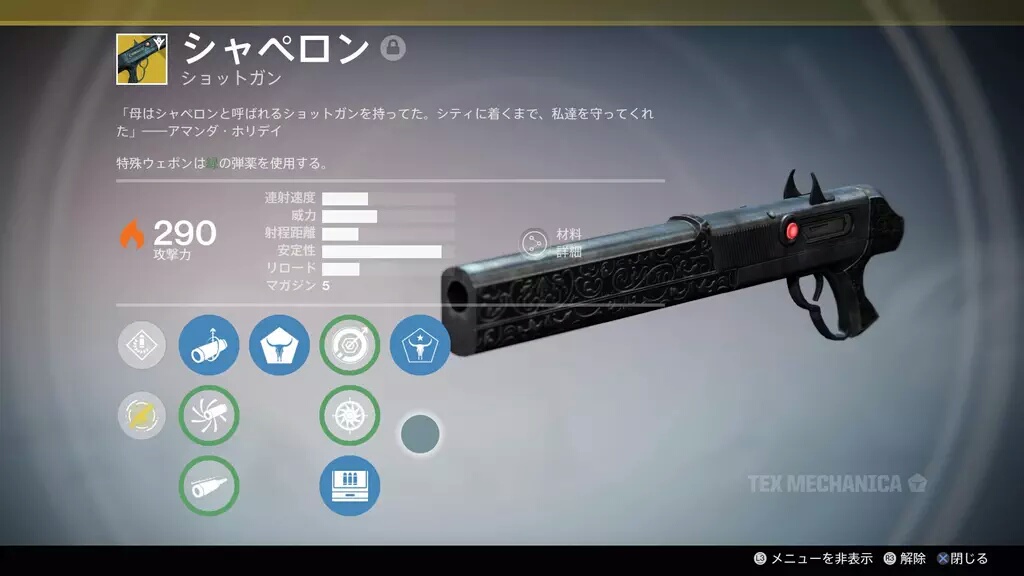Viewport: 1024px width, 576px height.
Task: Select the bull skull pentagon perk without star
Action: pos(279,345)
